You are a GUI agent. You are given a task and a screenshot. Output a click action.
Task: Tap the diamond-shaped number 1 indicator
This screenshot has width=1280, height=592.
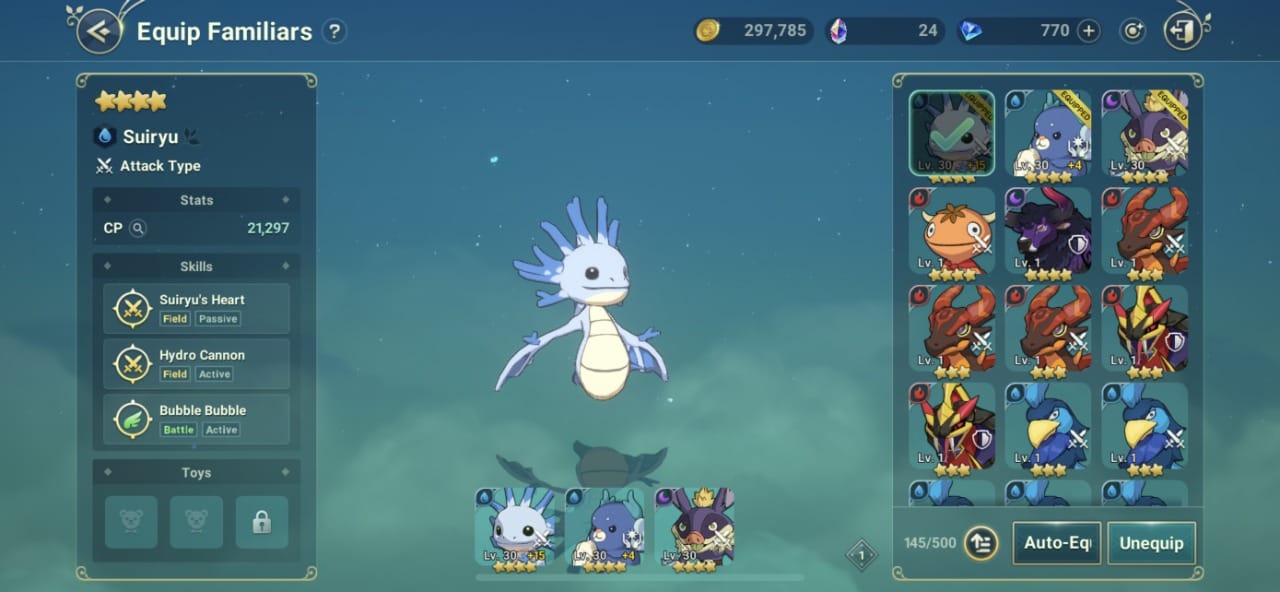pos(861,555)
